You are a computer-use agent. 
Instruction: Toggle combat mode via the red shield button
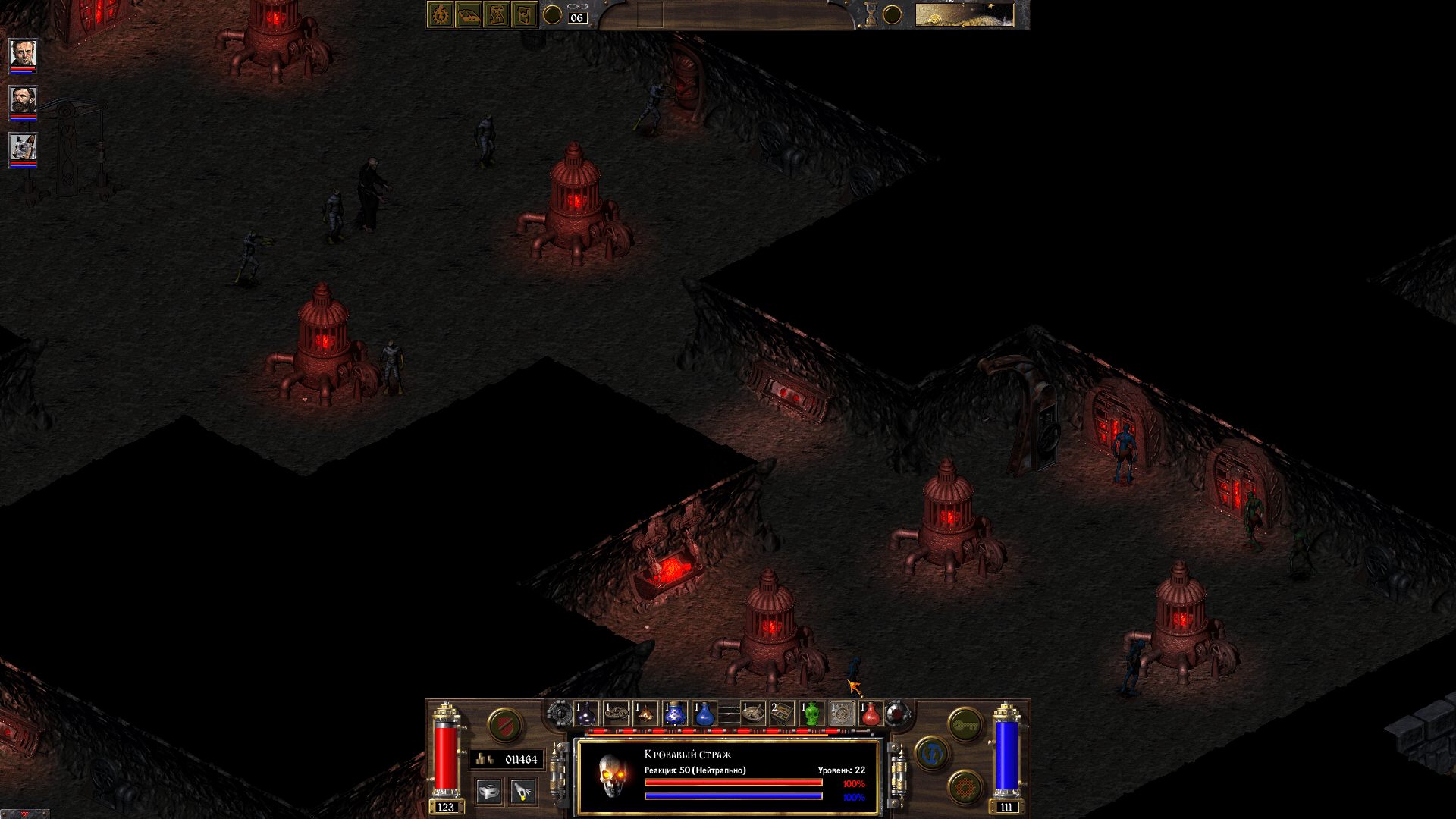click(504, 725)
